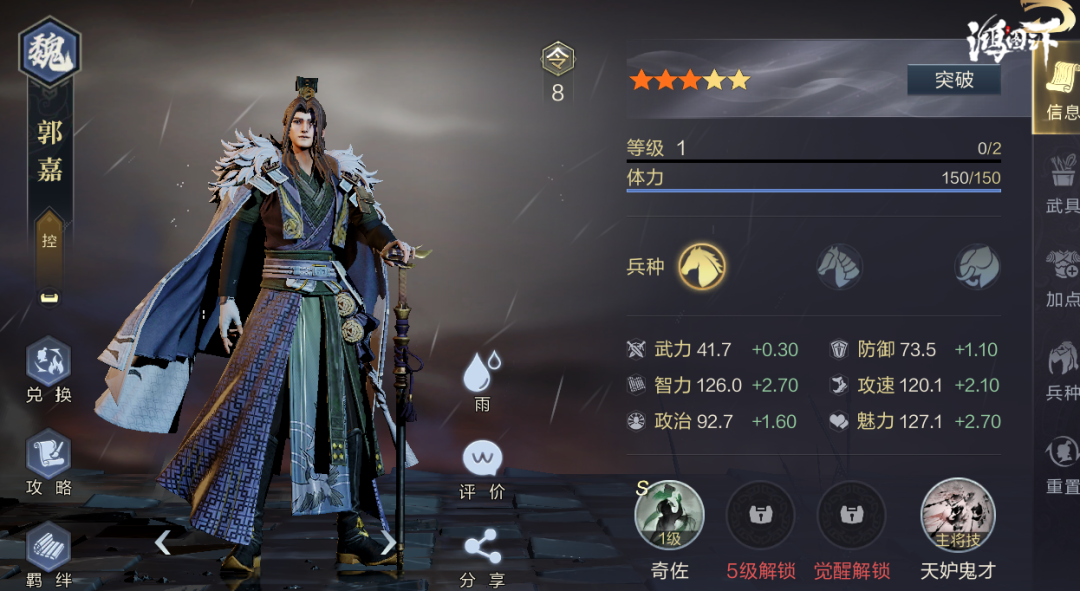Show the previous hero with left arrow
Screen dimensions: 1080x591
[163, 542]
